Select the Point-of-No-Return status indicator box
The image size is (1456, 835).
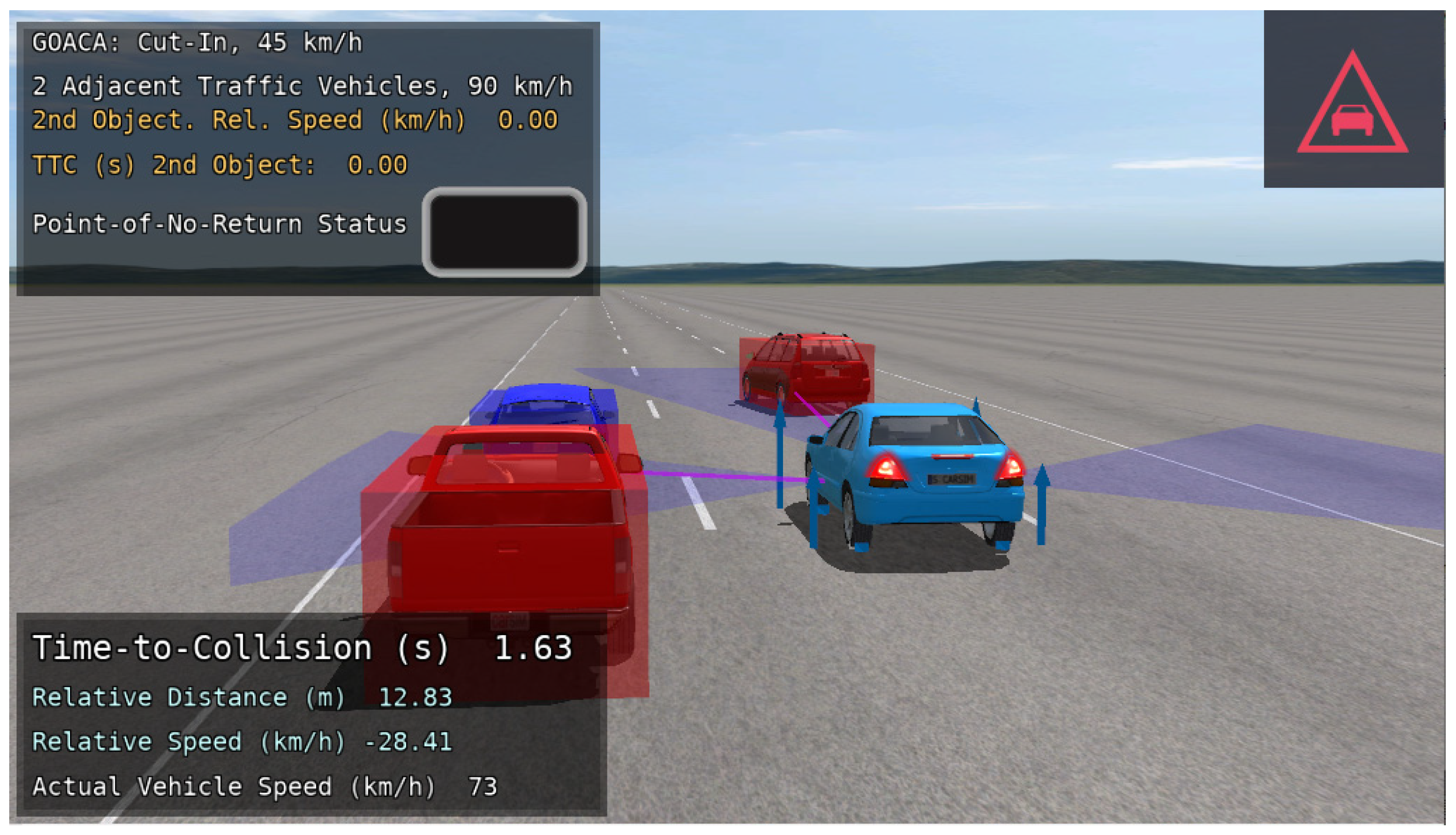pos(504,231)
